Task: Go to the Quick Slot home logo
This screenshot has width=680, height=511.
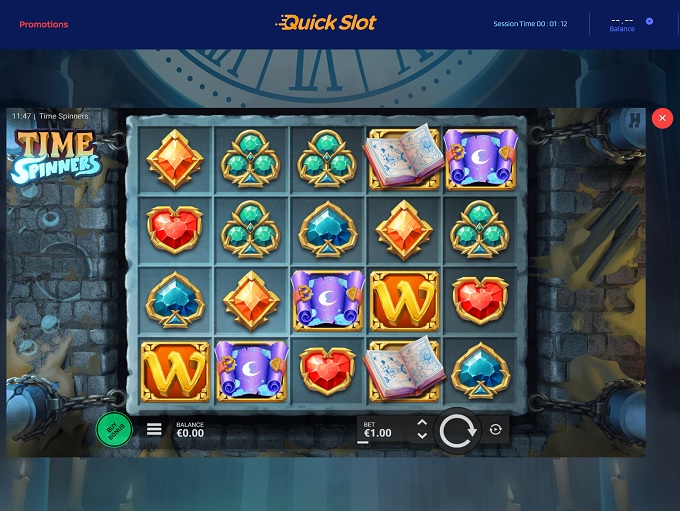Action: pos(327,22)
